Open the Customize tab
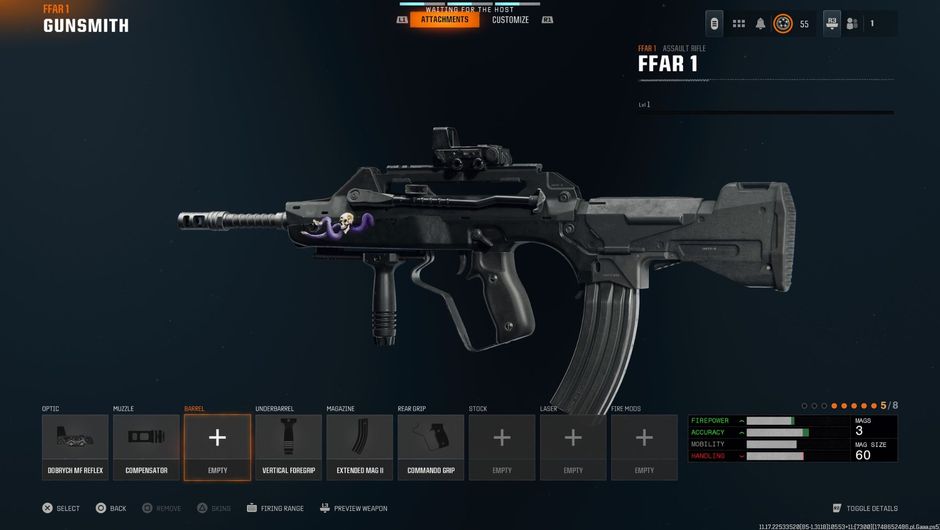 (x=510, y=20)
